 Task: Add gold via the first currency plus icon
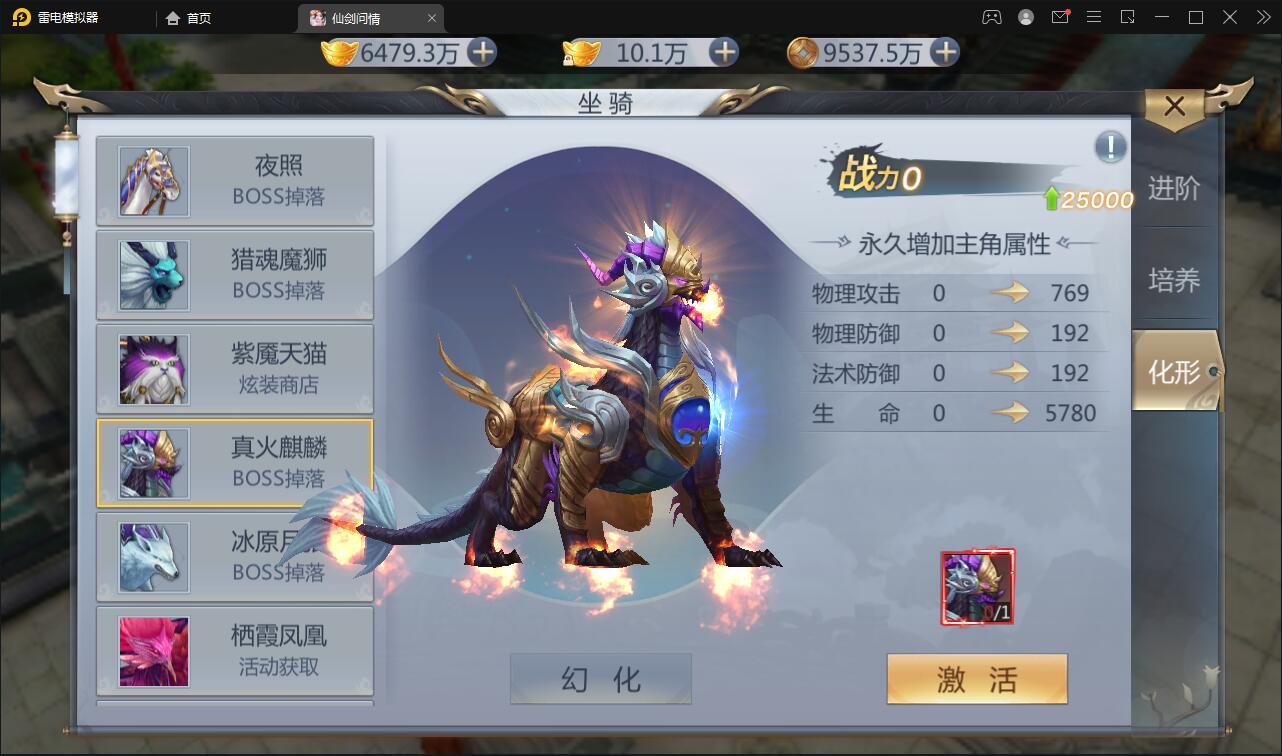(x=484, y=54)
